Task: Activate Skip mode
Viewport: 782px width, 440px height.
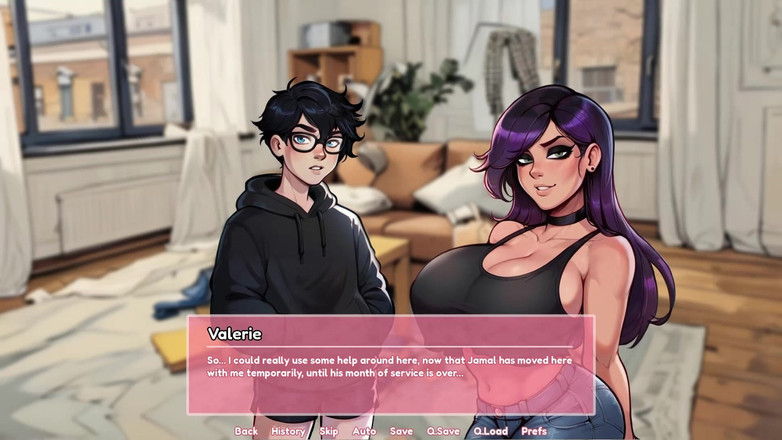Action: point(329,431)
